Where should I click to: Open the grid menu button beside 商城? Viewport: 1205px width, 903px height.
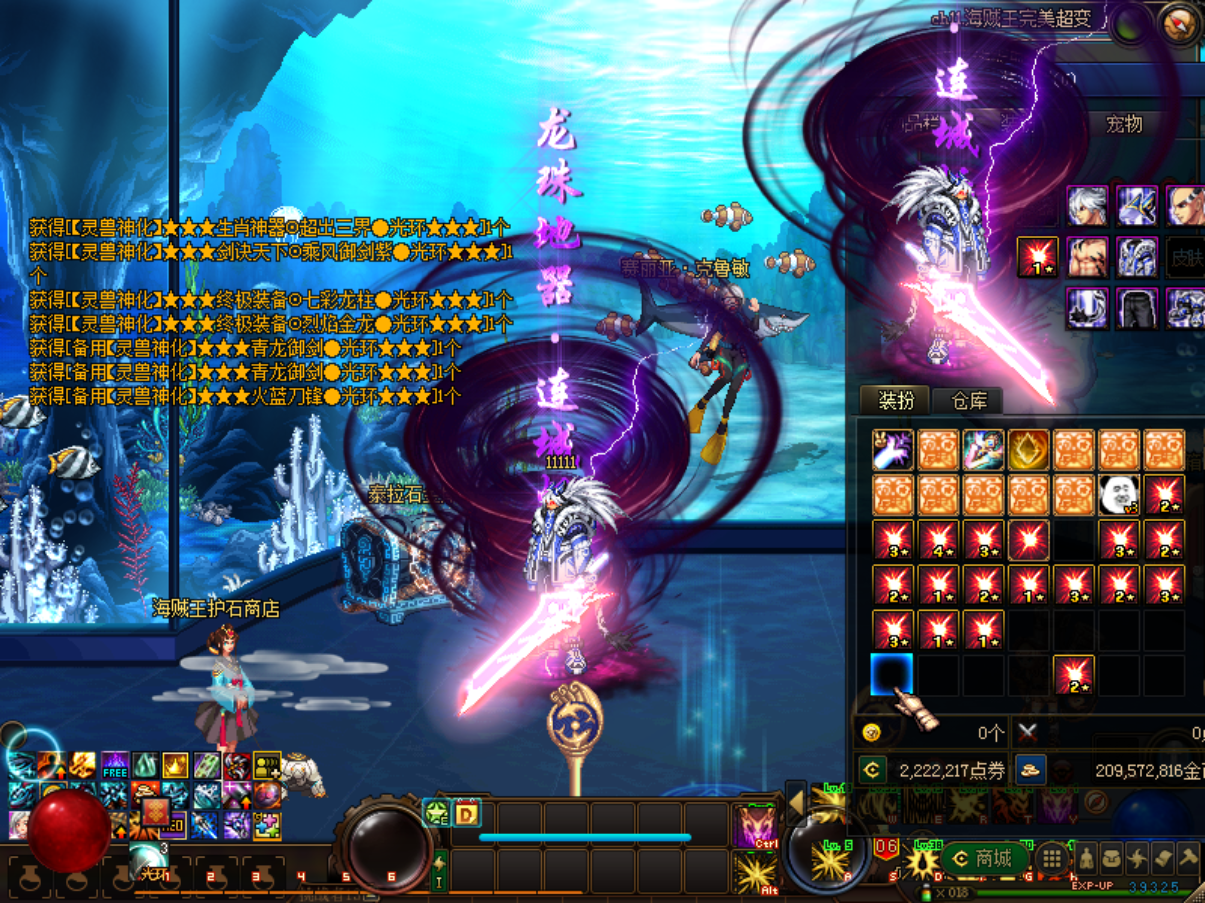1051,858
